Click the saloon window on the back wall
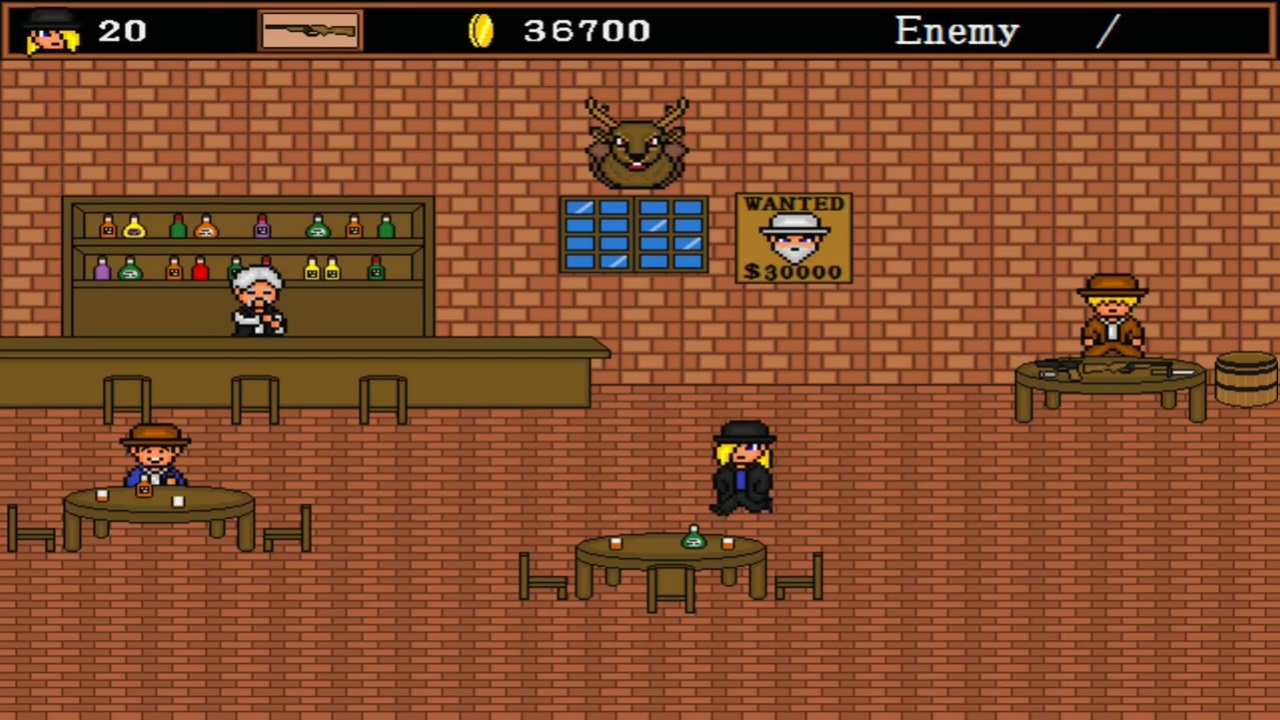Viewport: 1280px width, 720px height. click(x=635, y=235)
